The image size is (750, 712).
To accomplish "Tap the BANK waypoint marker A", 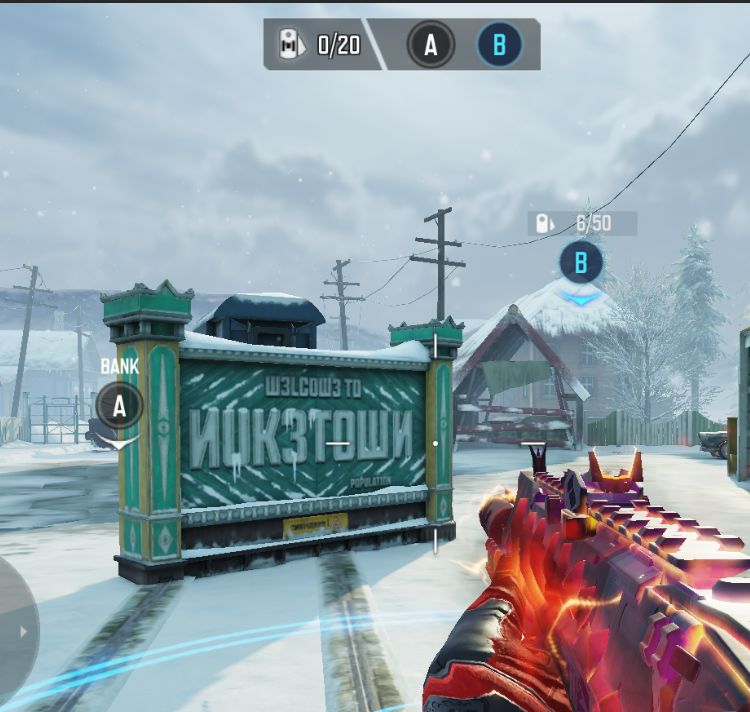I will point(120,406).
